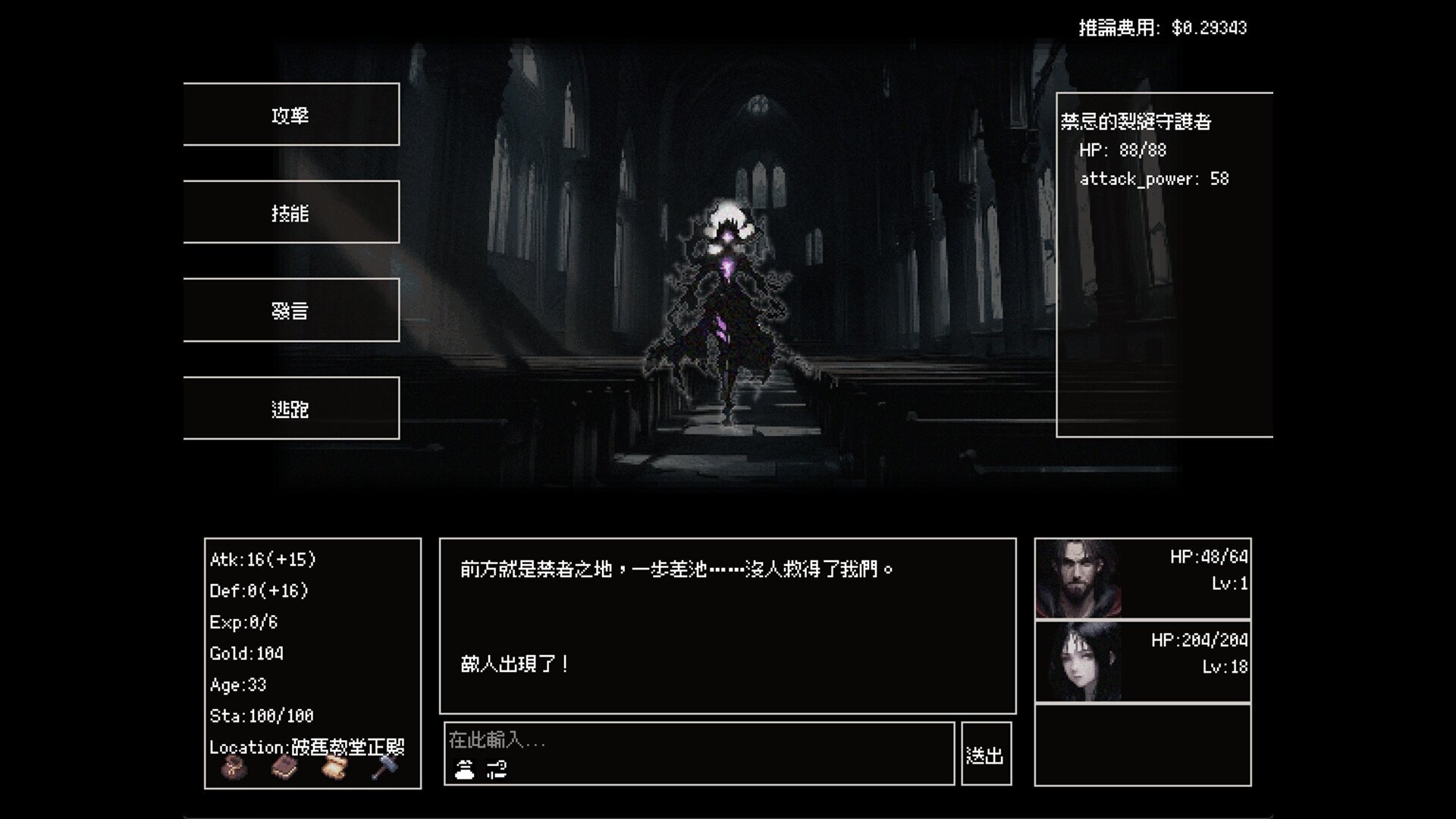The width and height of the screenshot is (1456, 819).
Task: Select the 發言 (Speak) command
Action: [x=291, y=310]
